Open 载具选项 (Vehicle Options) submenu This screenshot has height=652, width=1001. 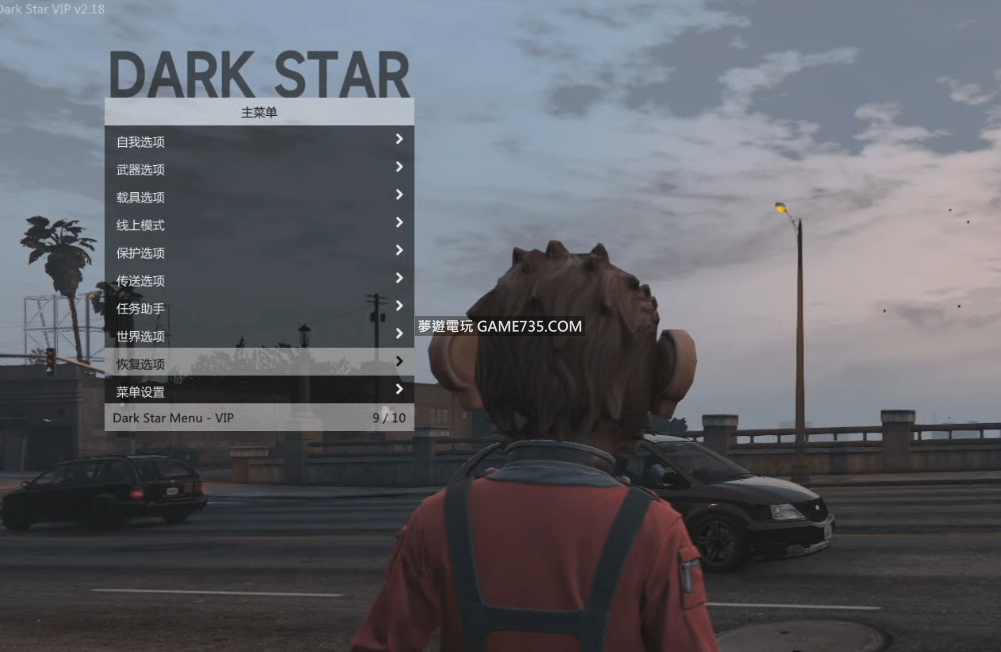259,197
